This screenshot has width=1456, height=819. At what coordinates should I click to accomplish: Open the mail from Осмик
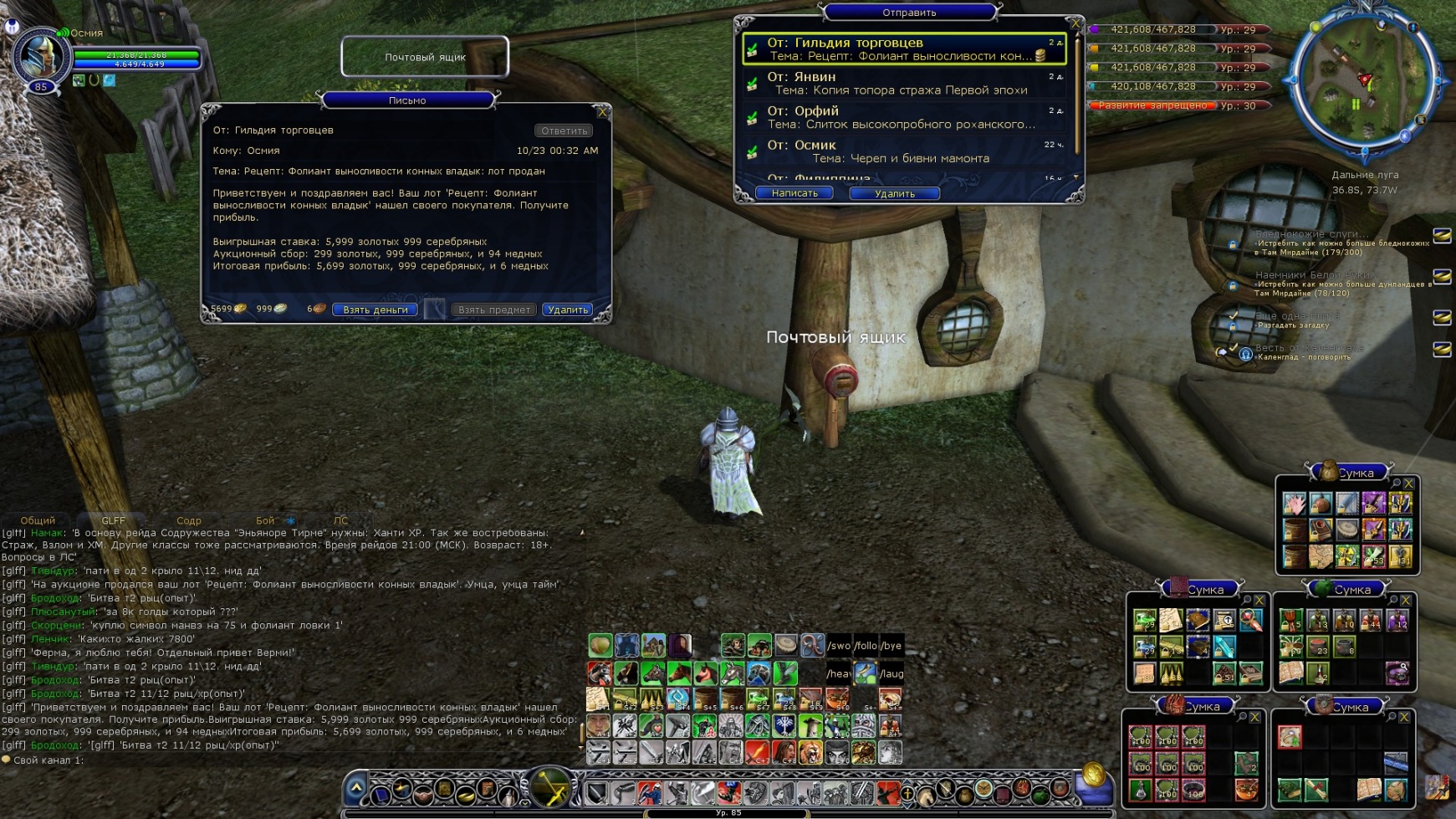(x=903, y=151)
